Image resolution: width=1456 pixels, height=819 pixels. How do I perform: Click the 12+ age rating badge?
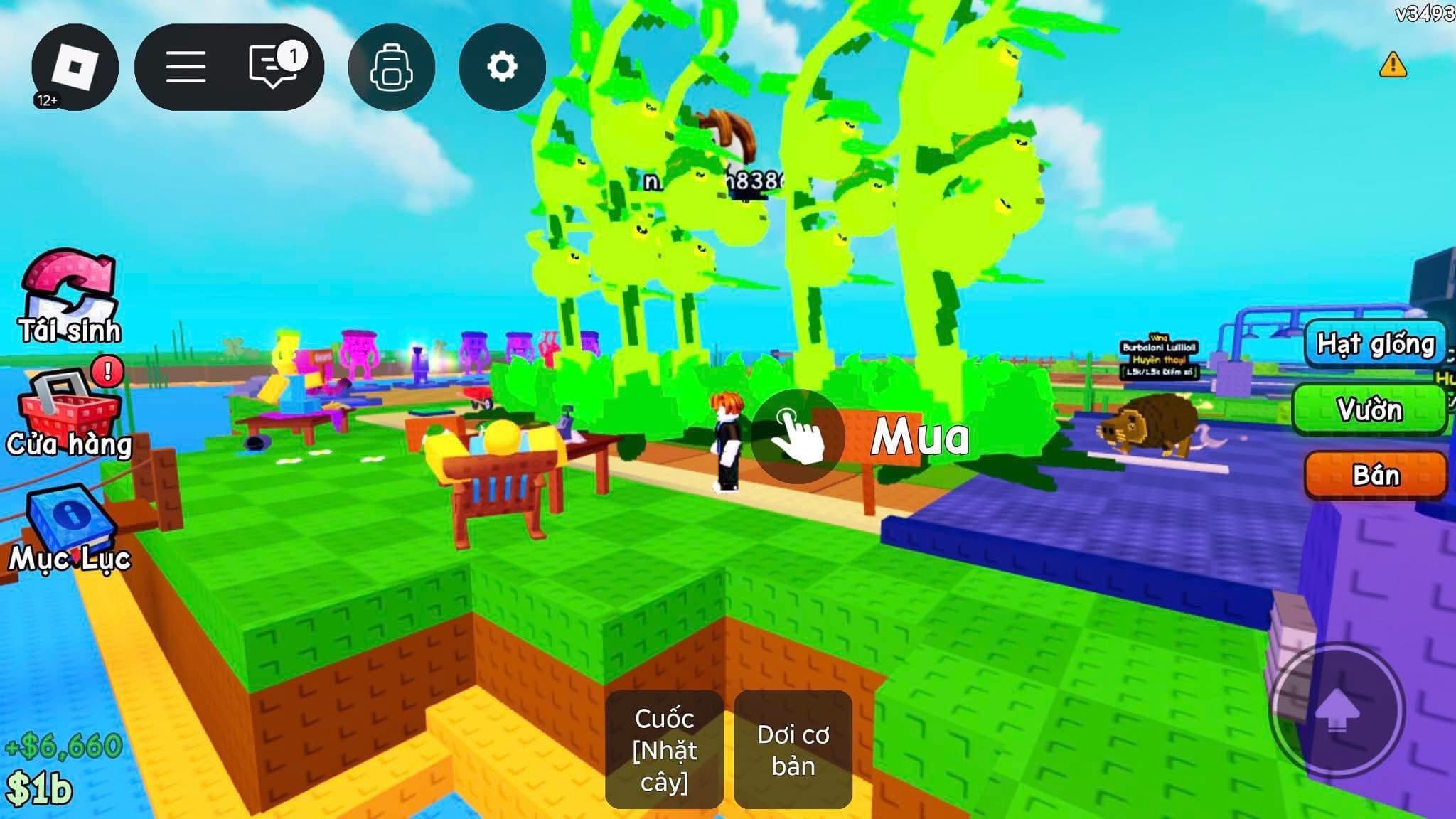click(46, 100)
